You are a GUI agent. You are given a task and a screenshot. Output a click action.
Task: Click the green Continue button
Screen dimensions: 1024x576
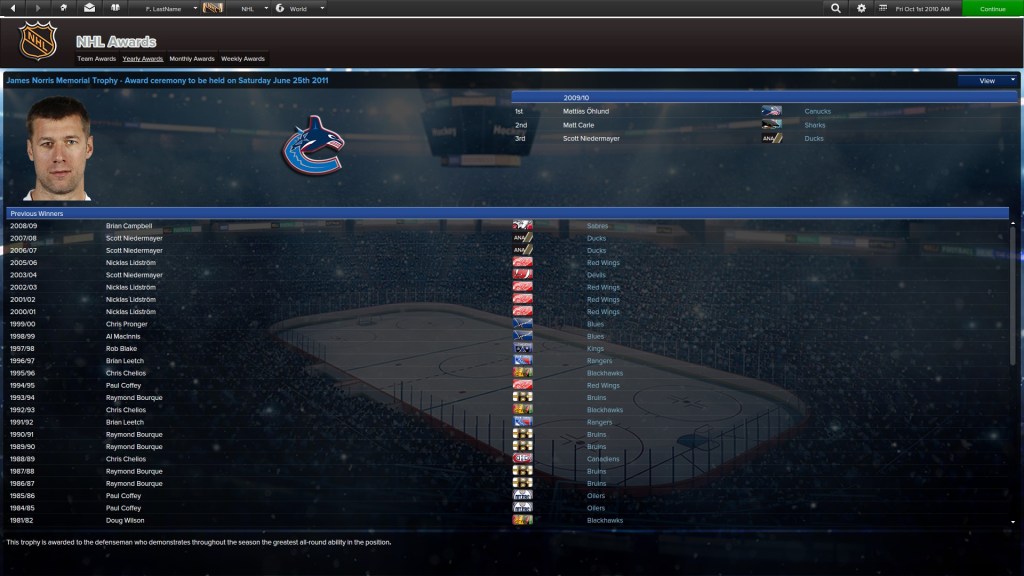[x=992, y=8]
